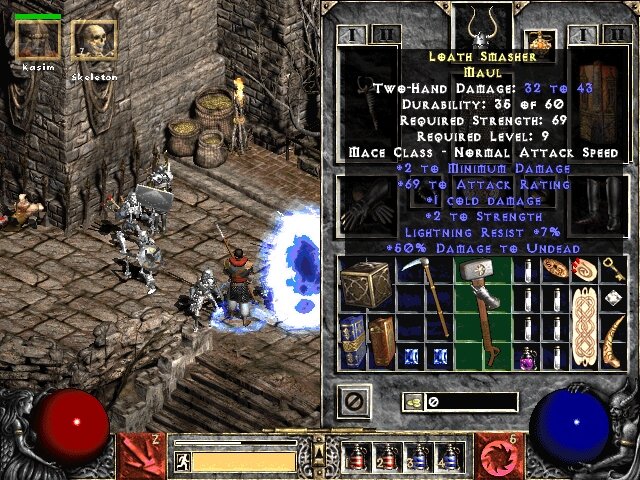The image size is (640, 480).
Task: Click the Skeleton minion portrait
Action: pyautogui.click(x=94, y=40)
